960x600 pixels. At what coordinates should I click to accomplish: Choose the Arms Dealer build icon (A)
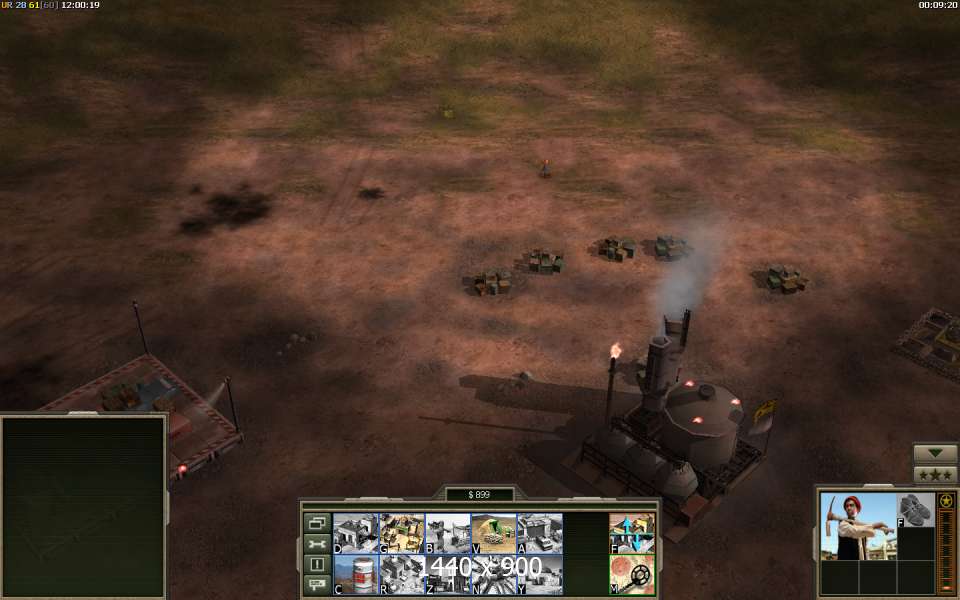point(539,533)
